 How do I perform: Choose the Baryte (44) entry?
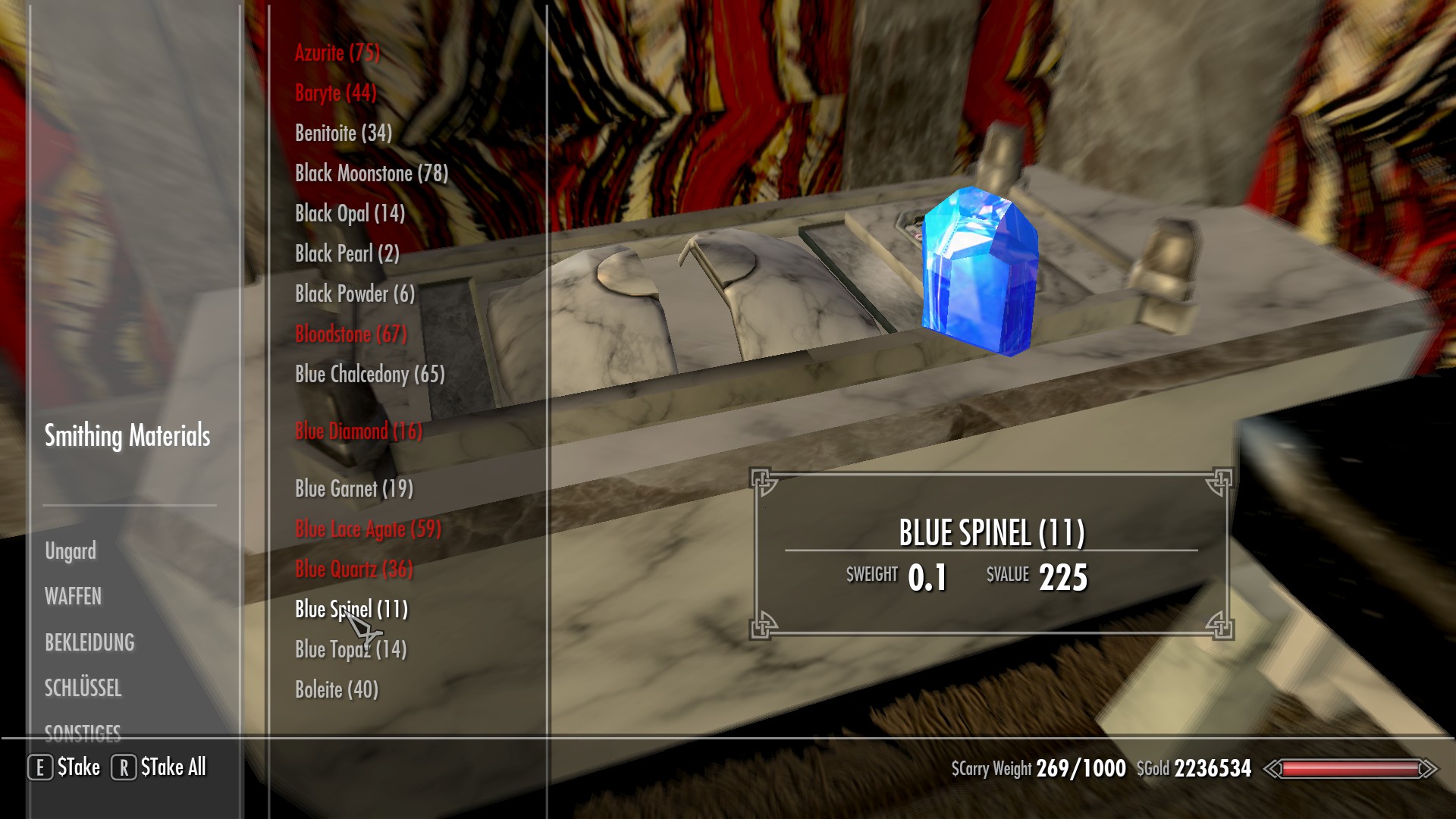pos(335,93)
